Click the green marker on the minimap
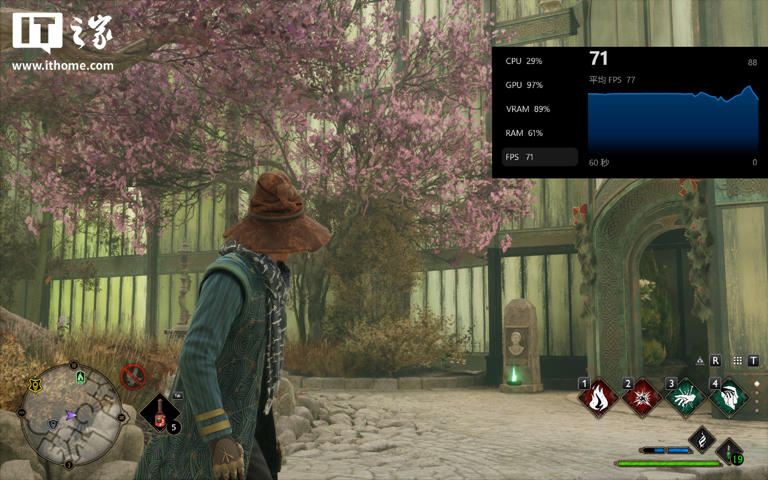The height and width of the screenshot is (480, 768). [x=79, y=376]
